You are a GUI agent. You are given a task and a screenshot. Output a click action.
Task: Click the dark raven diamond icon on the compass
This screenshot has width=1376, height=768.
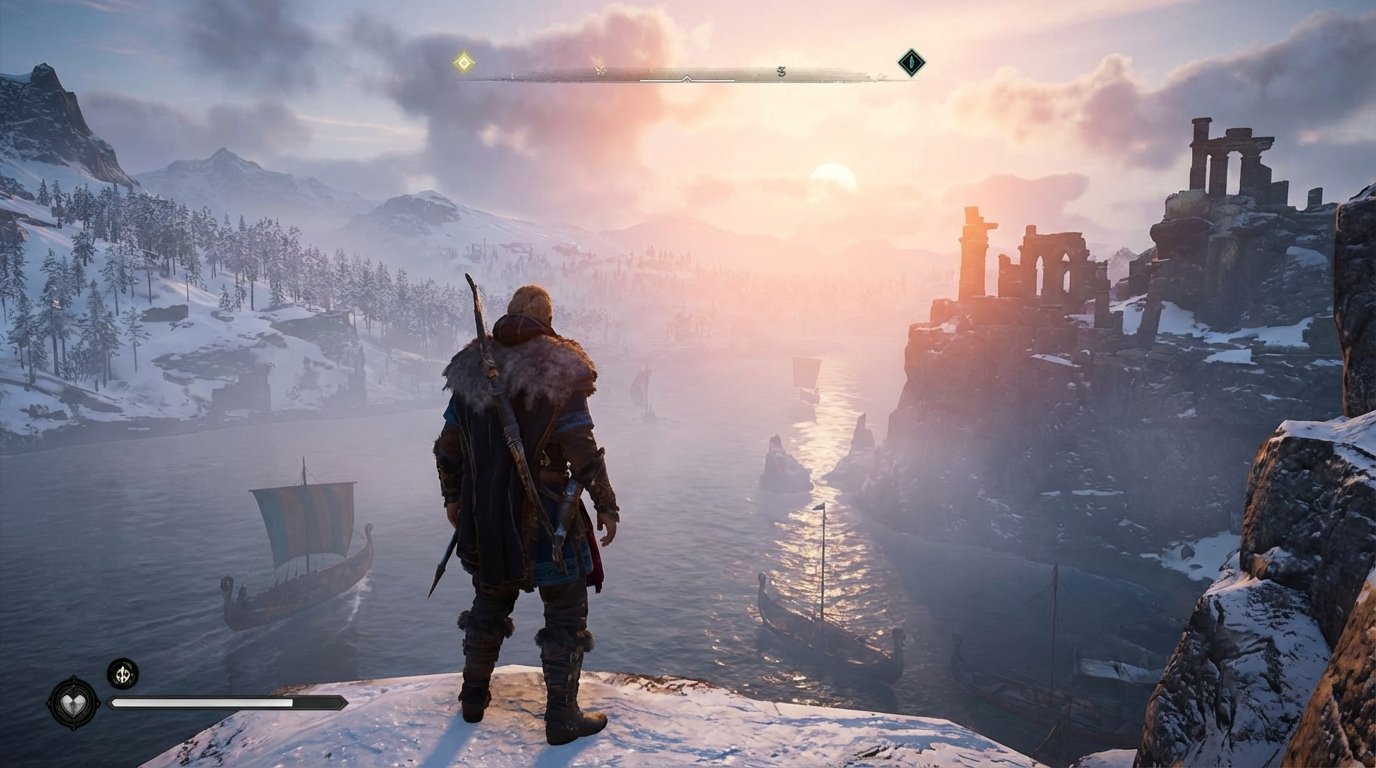click(909, 62)
